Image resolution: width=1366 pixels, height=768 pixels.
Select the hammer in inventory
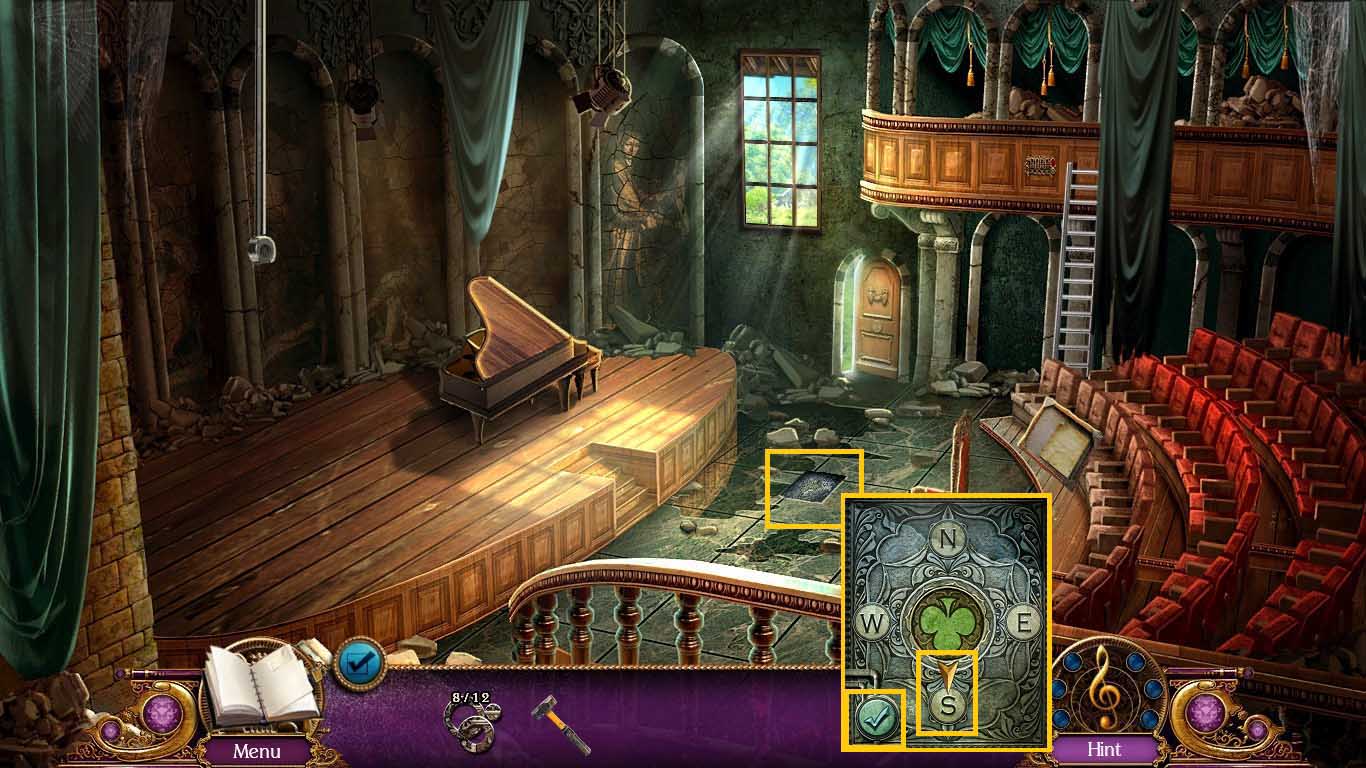click(560, 722)
